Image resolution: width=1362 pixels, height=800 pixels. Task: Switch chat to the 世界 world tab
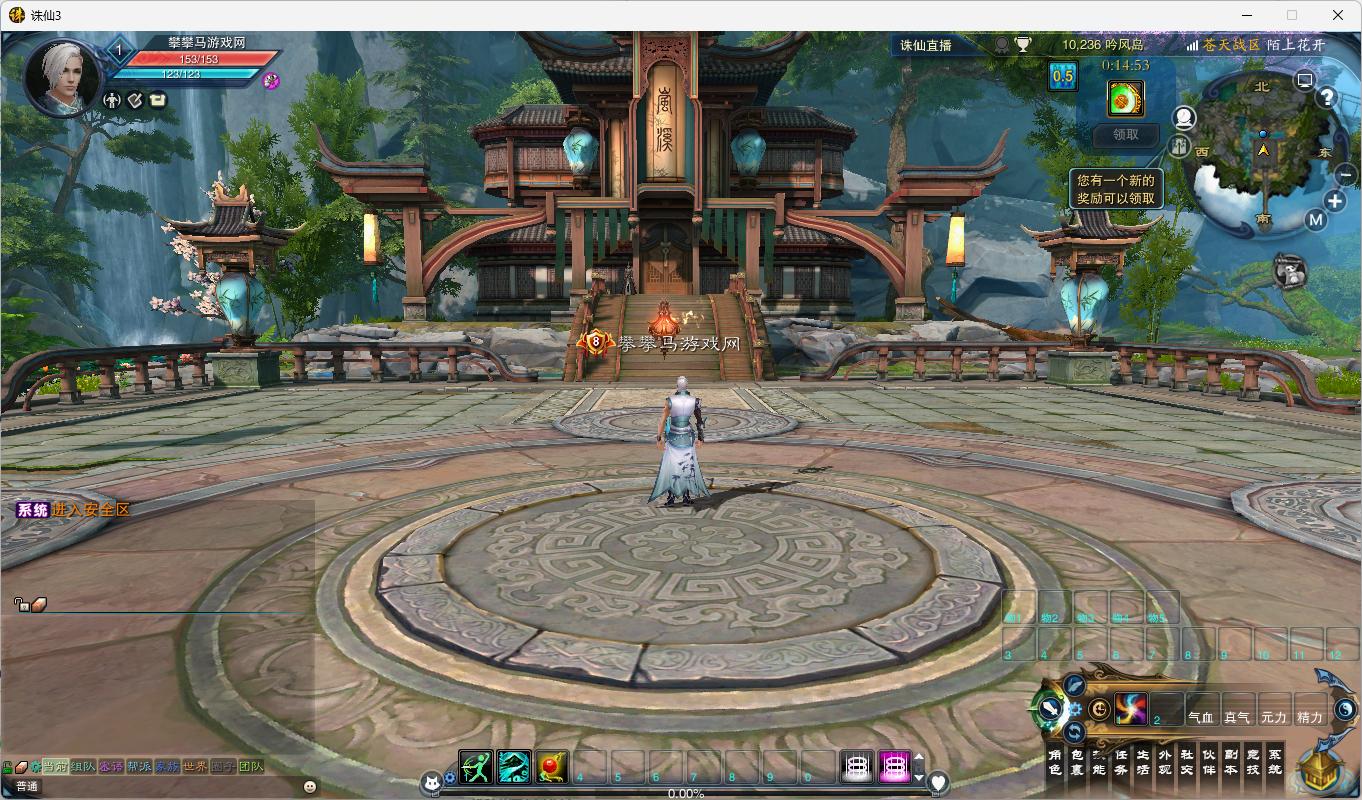(x=195, y=767)
